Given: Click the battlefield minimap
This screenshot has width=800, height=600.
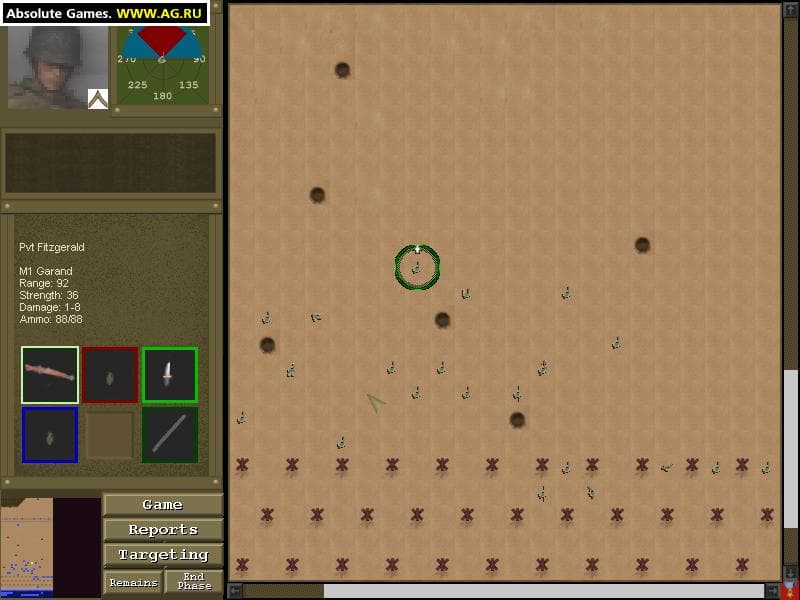Looking at the screenshot, I should click(26, 547).
